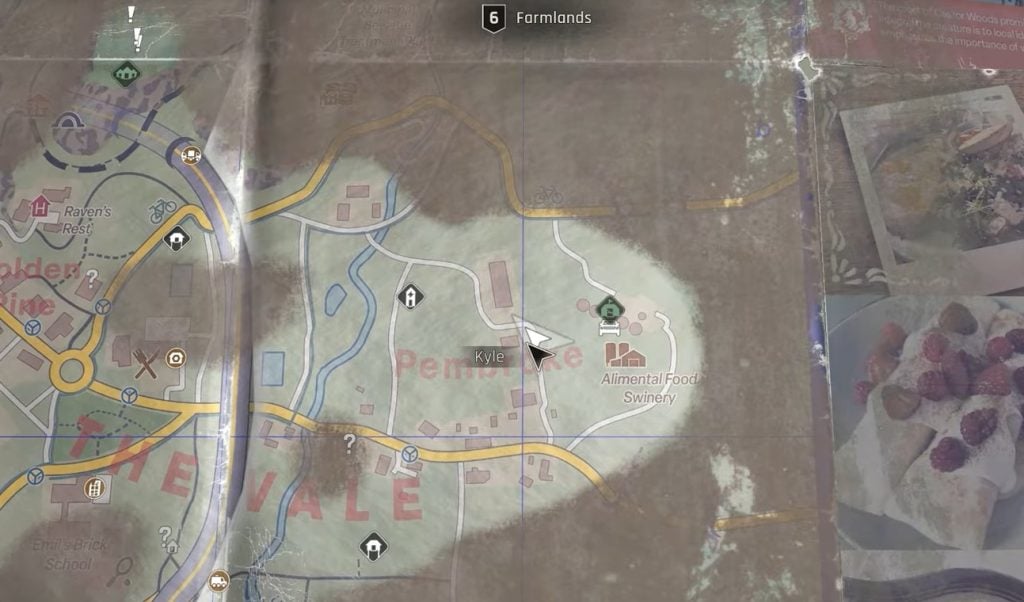Click the question mark on the dark patch
1024x602 pixels.
click(x=349, y=442)
